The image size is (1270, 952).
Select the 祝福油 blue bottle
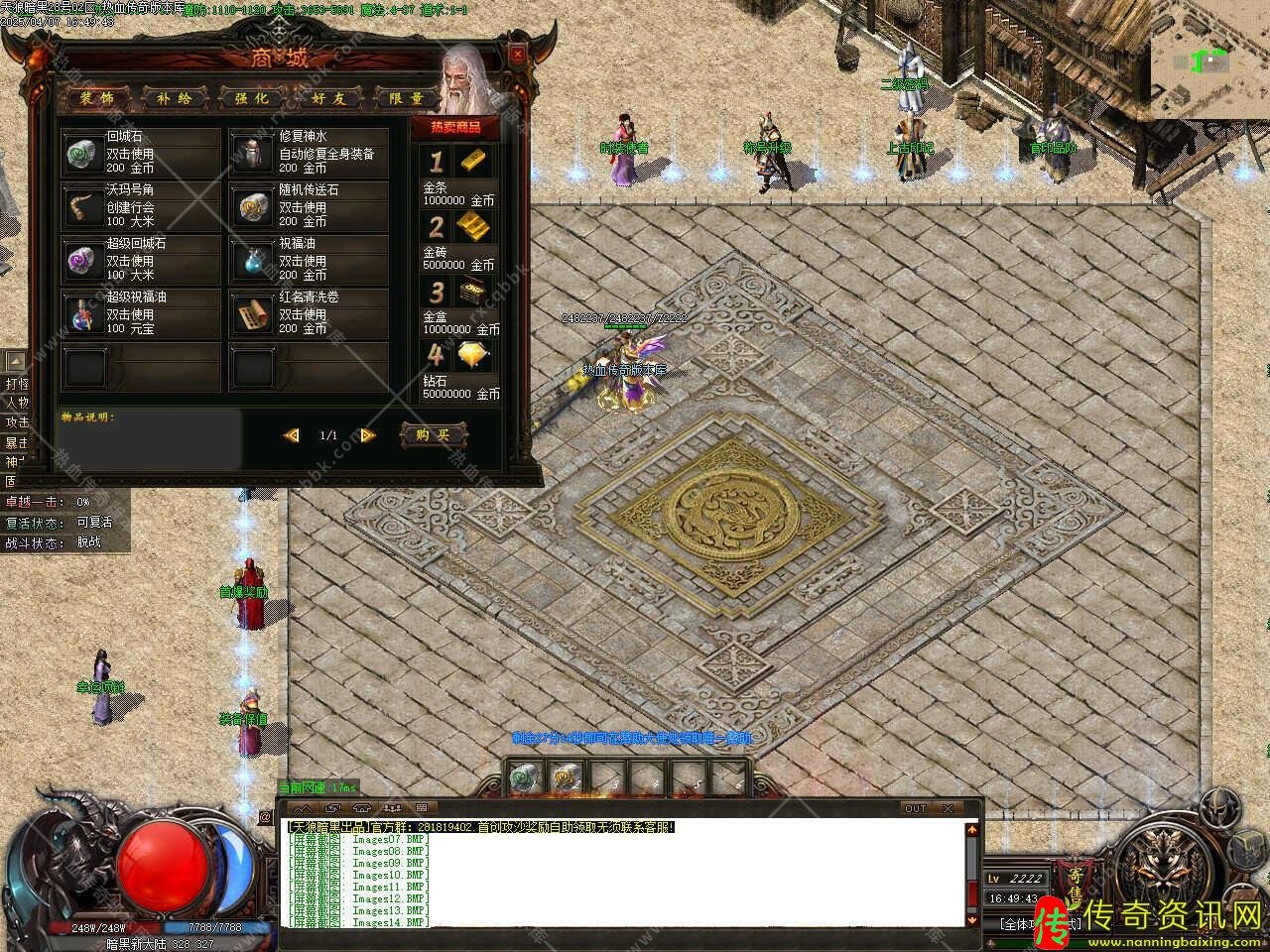[252, 261]
